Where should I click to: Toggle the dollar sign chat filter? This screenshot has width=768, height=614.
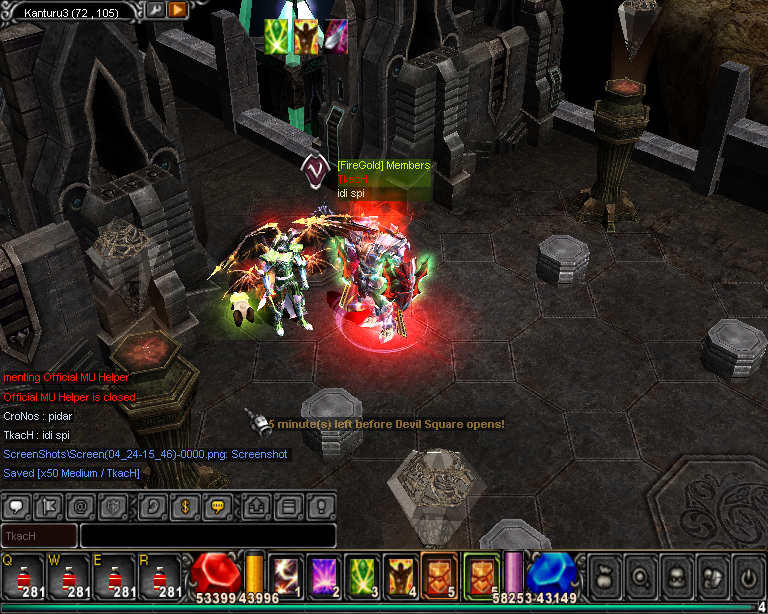tap(183, 506)
